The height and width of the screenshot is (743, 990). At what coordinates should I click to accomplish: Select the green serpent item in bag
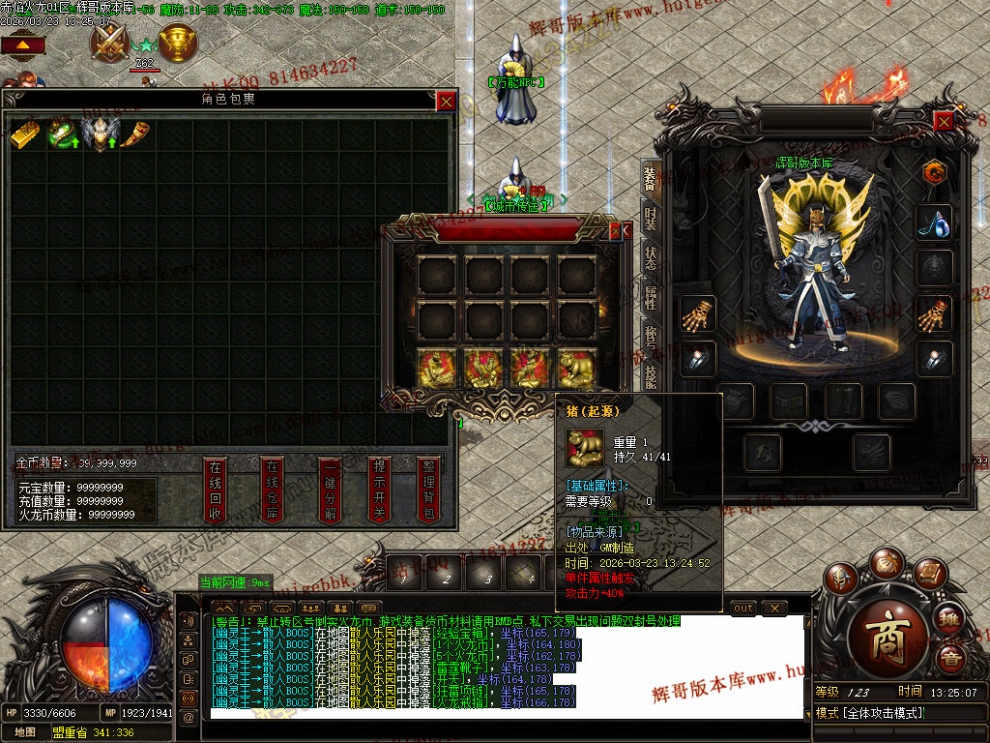63,135
